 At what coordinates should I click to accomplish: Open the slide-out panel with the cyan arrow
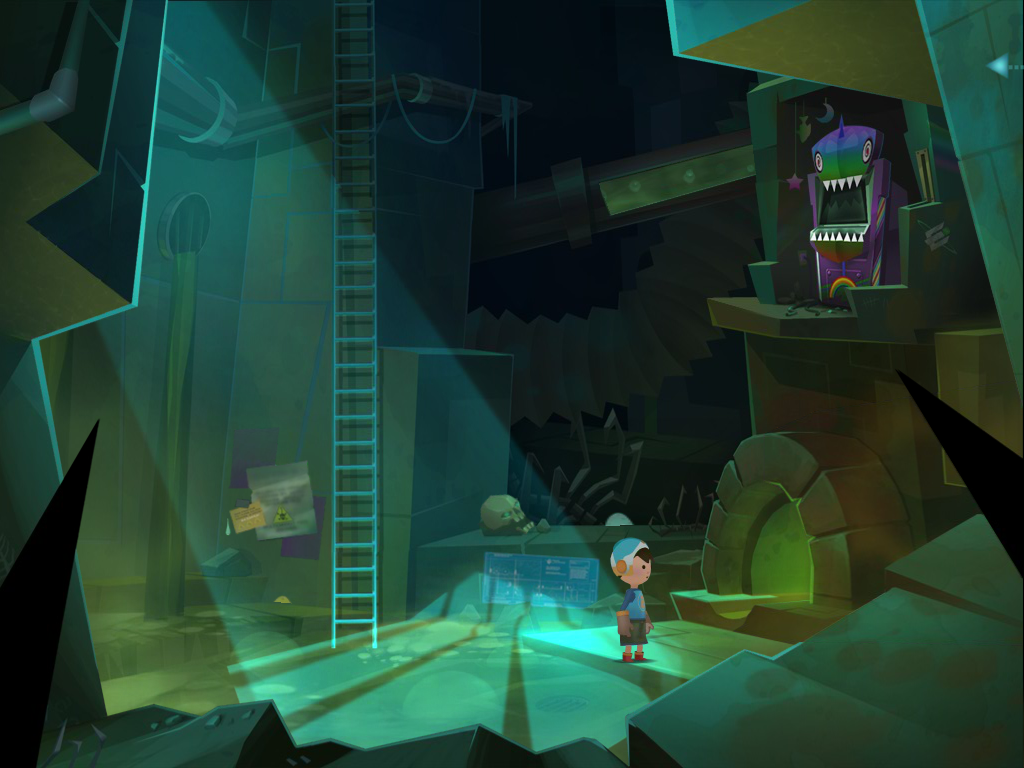click(999, 66)
